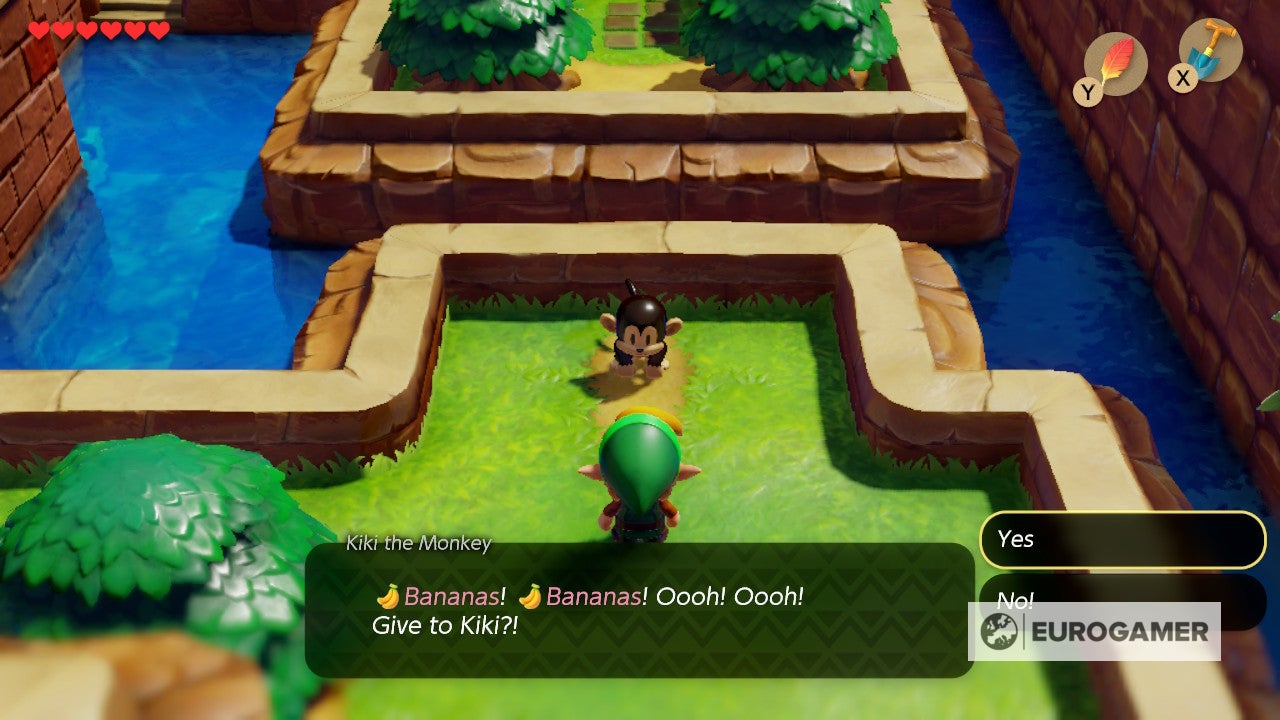Select the highlighted Yes dialog option

coord(1120,540)
